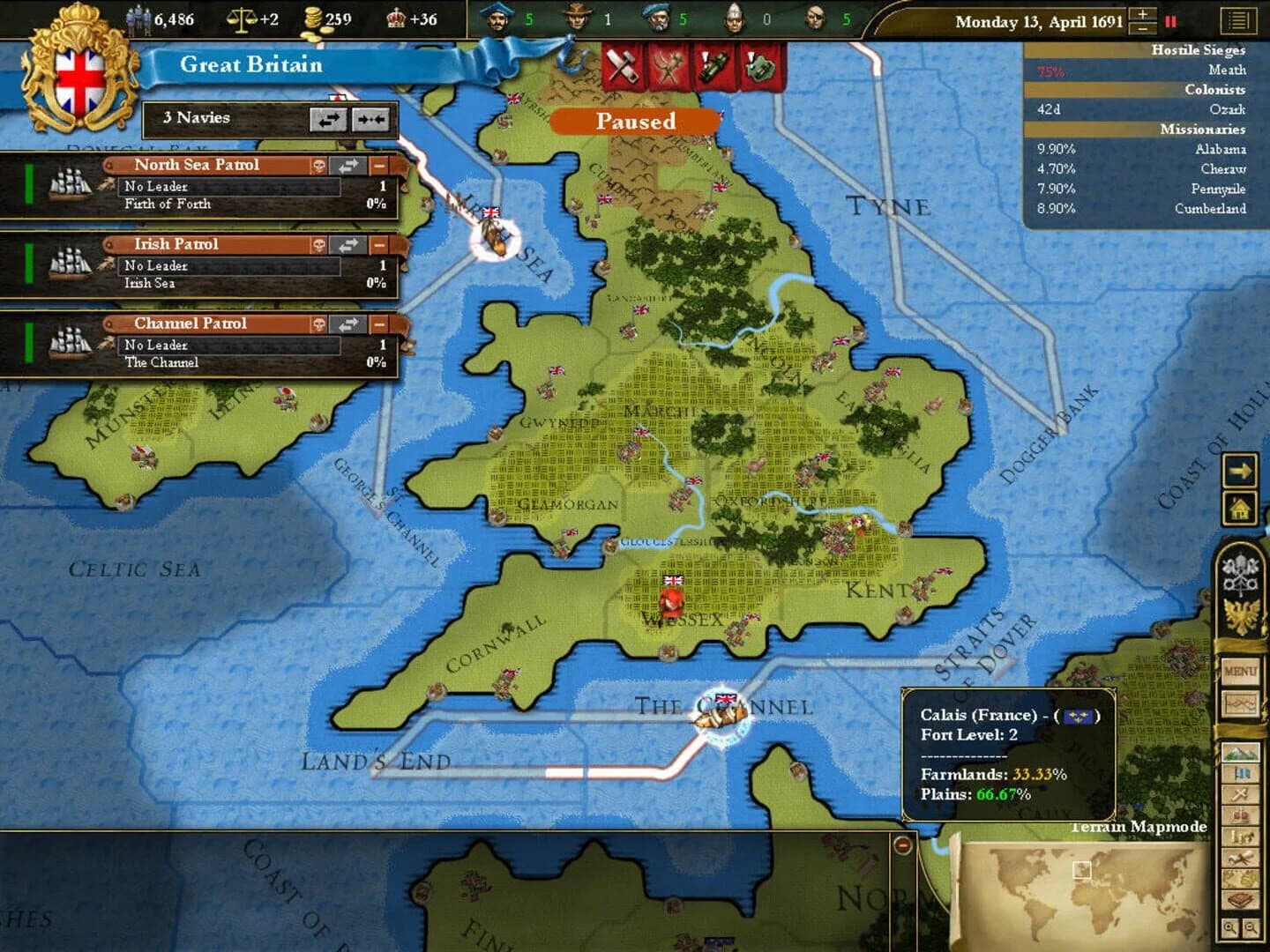The height and width of the screenshot is (952, 1270).
Task: Toggle the detach ships arrows on Irish Patrol
Action: click(x=347, y=244)
